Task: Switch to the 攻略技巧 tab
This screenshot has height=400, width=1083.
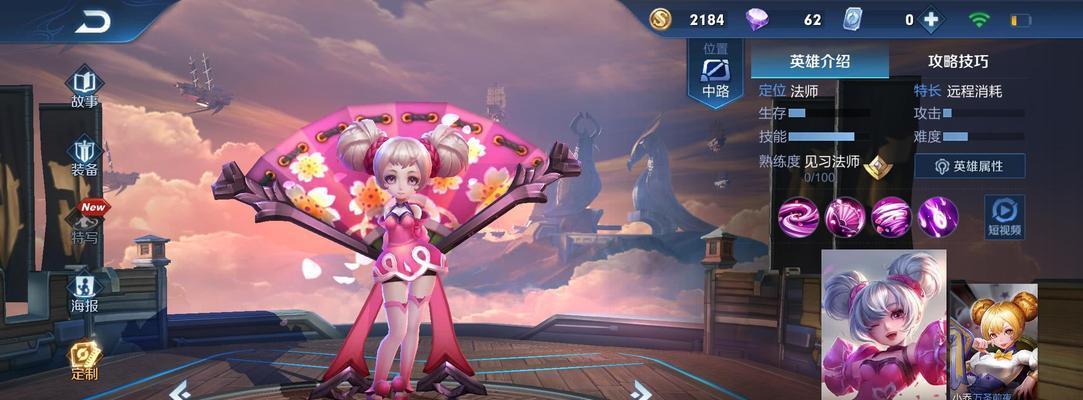Action: pyautogui.click(x=958, y=61)
